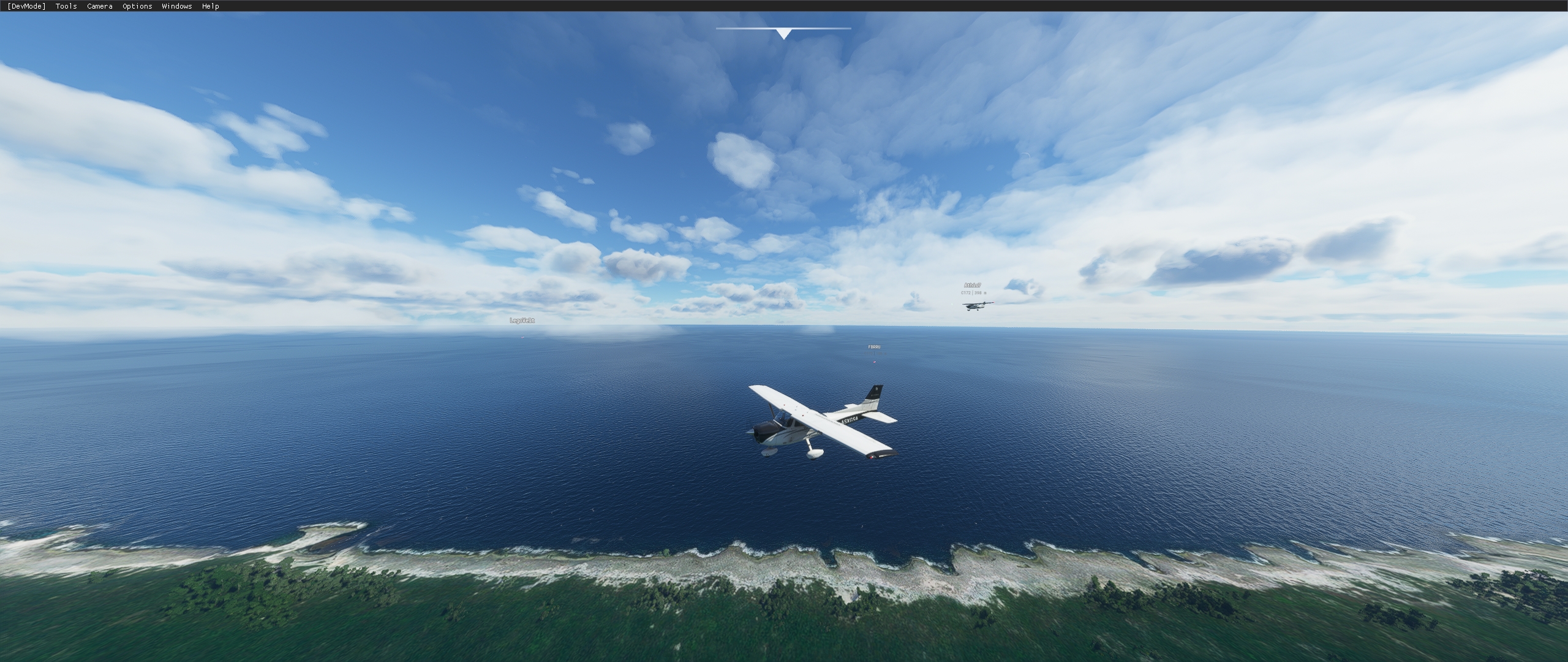1568x662 pixels.
Task: Click the DevMode menu bar strip
Action: tap(26, 6)
